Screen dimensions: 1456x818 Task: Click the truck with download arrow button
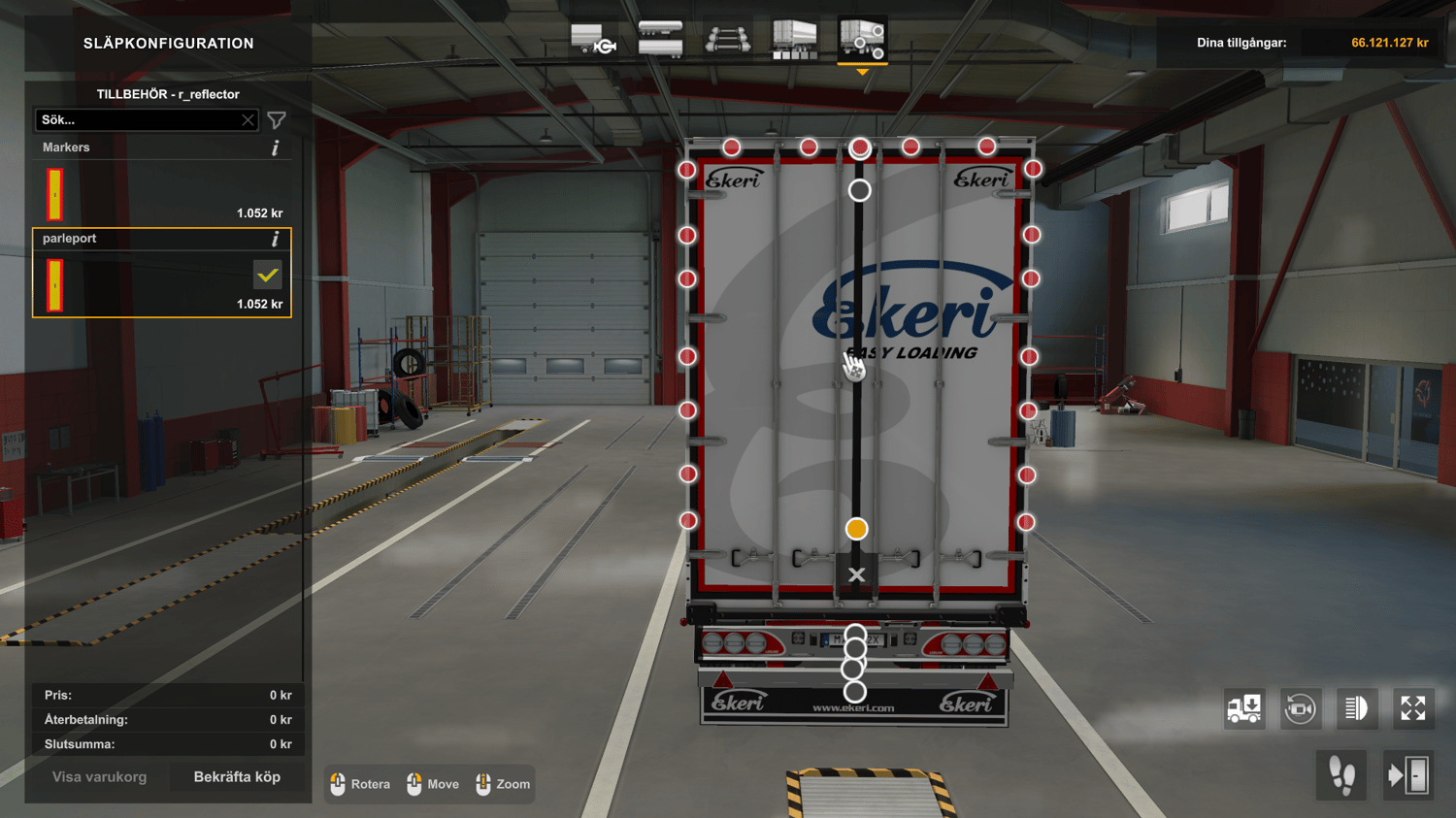[1244, 708]
